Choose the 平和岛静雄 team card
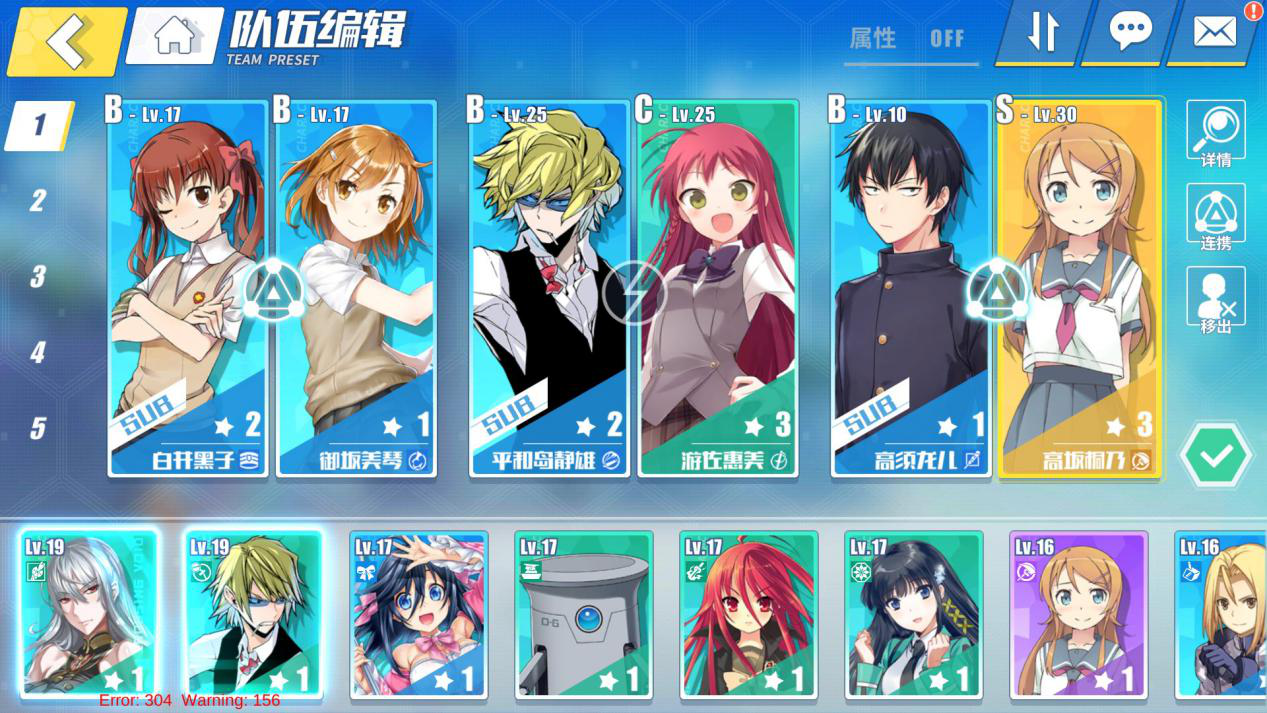The image size is (1267, 713). pos(549,290)
